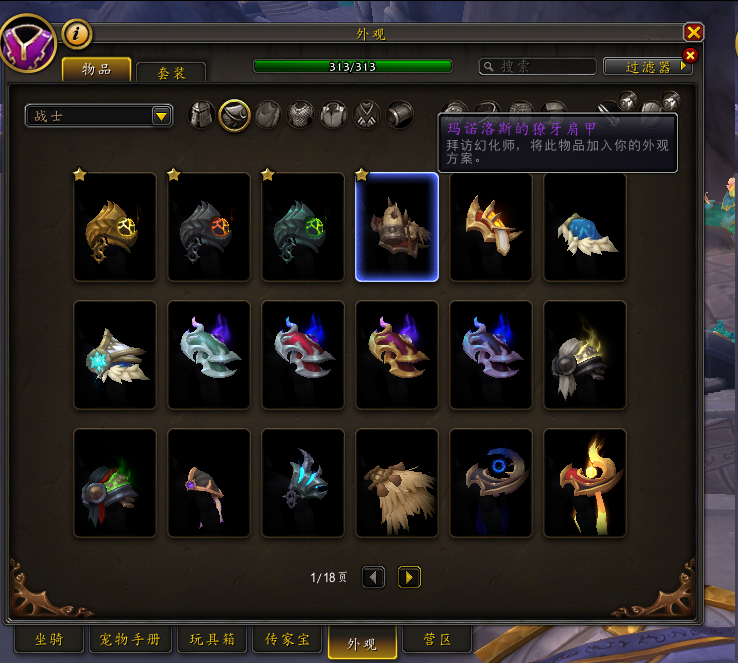This screenshot has width=738, height=663.
Task: Open the 玩具箱 toy box tab
Action: (211, 639)
